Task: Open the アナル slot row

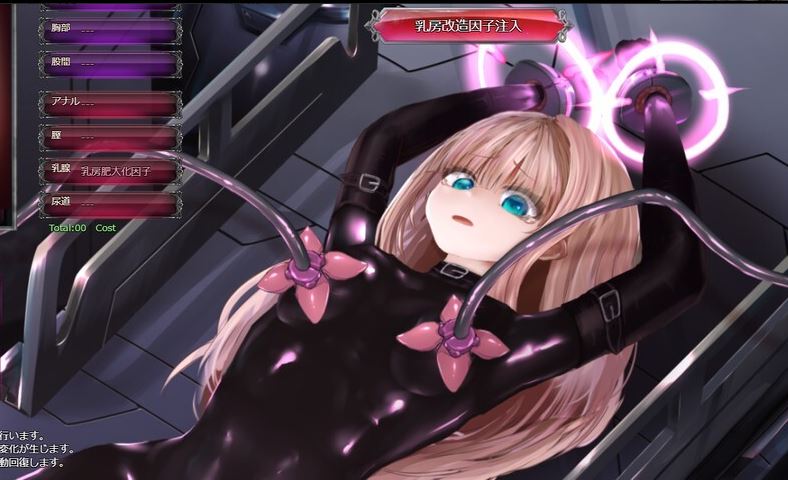Action: (110, 104)
